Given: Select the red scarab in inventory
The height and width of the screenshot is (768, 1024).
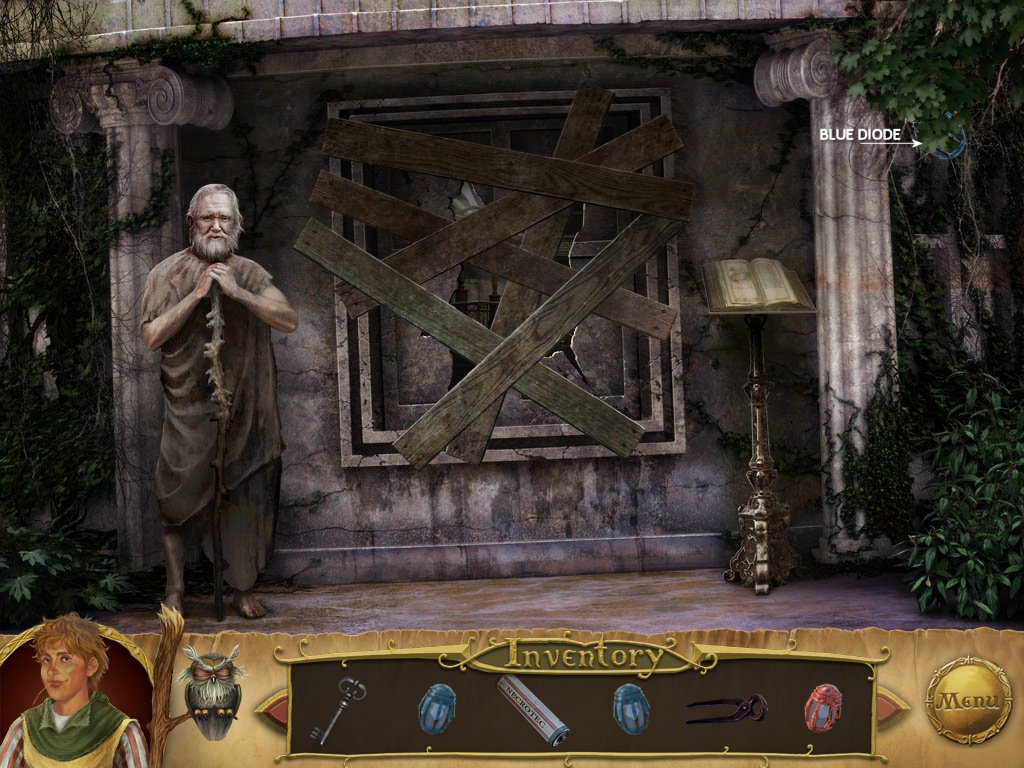Looking at the screenshot, I should point(822,708).
